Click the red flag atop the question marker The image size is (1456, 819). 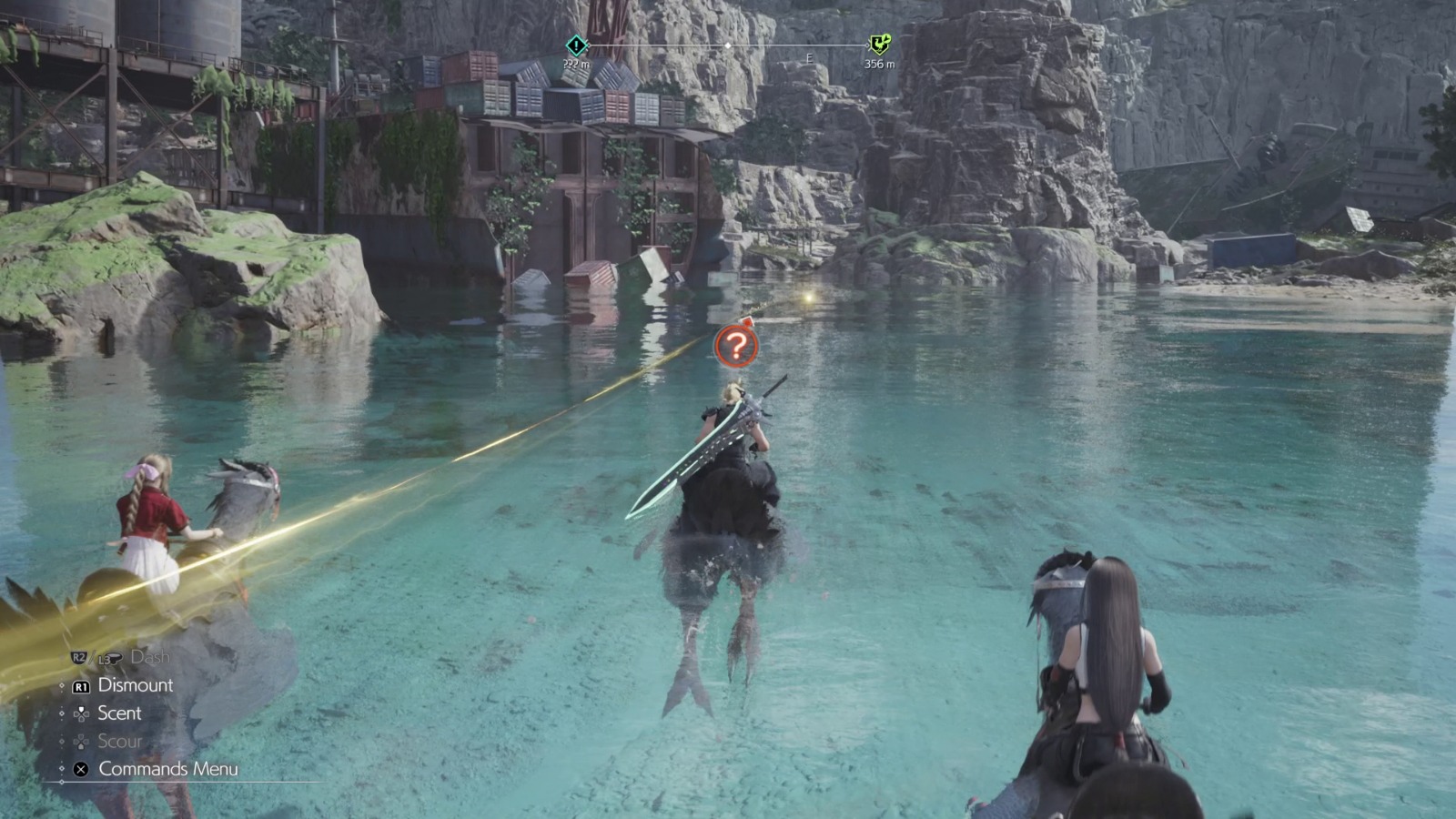coord(747,323)
